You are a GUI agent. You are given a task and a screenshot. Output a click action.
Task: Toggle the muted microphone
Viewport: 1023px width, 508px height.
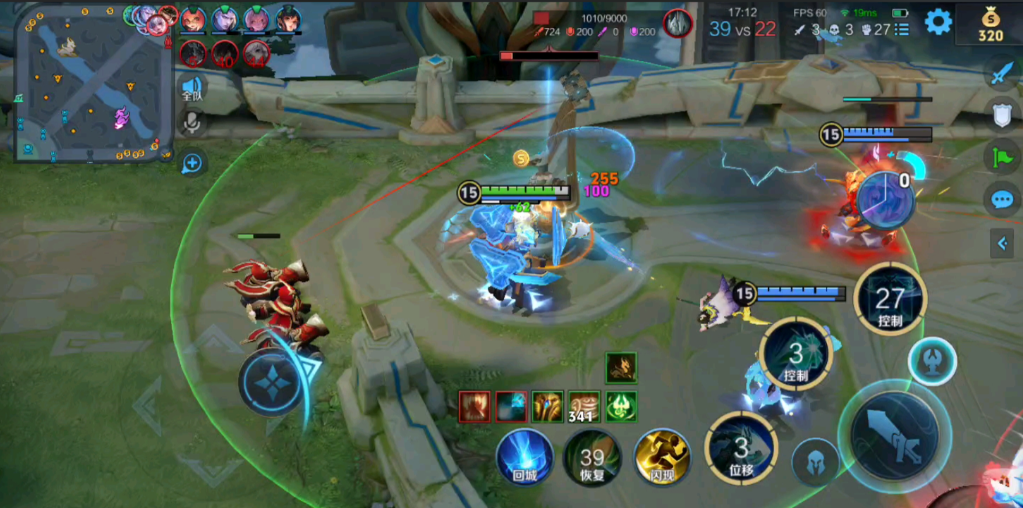point(192,123)
